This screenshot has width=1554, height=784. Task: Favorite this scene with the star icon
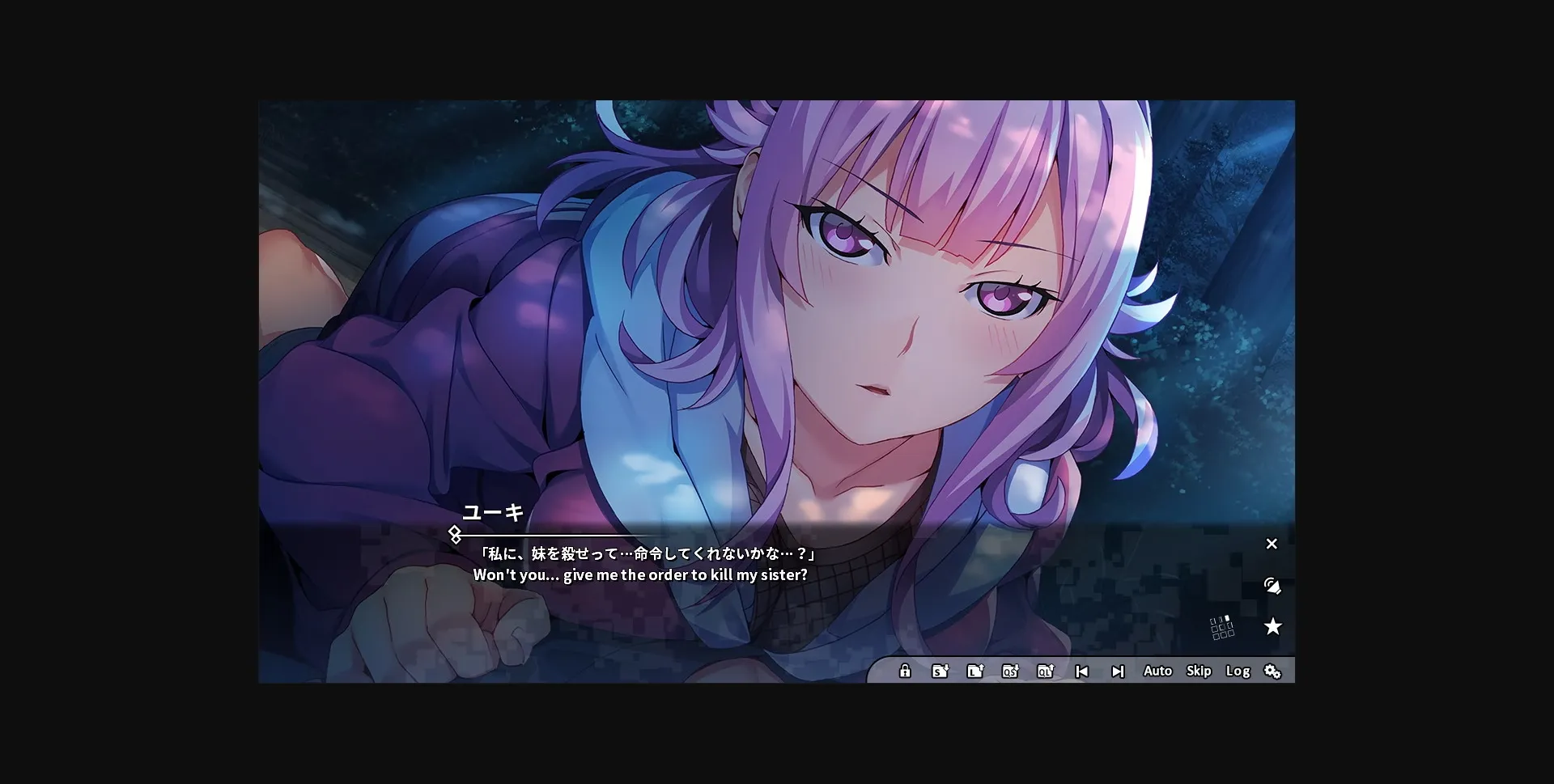coord(1274,626)
